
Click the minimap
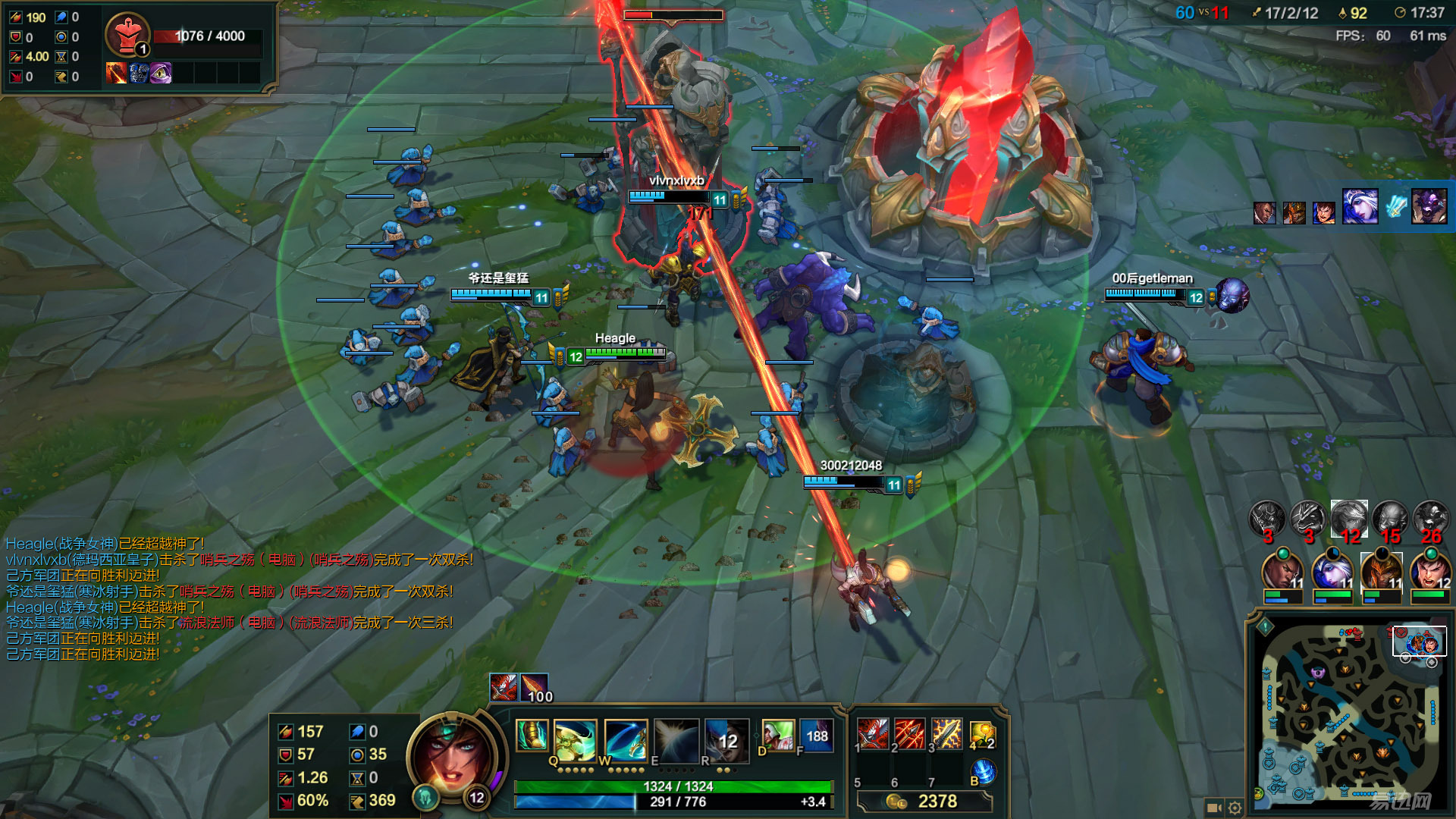point(1348,713)
